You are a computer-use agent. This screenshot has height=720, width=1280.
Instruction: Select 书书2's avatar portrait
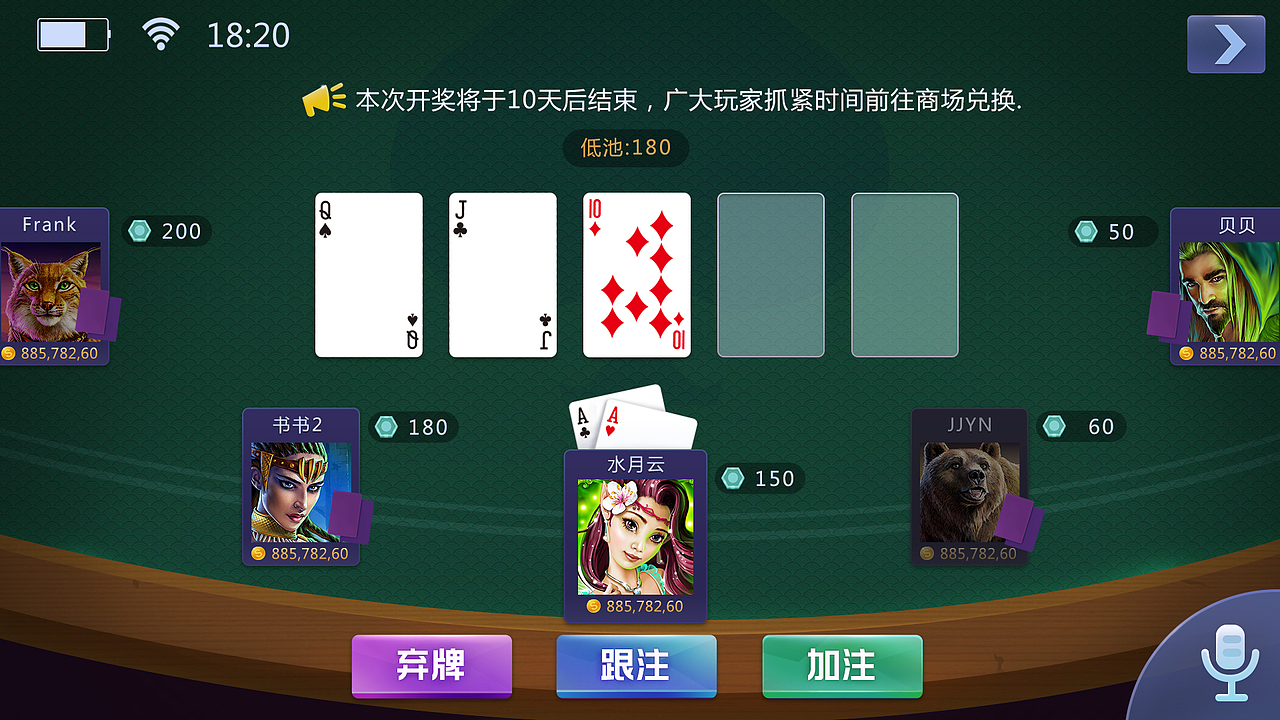tap(299, 490)
